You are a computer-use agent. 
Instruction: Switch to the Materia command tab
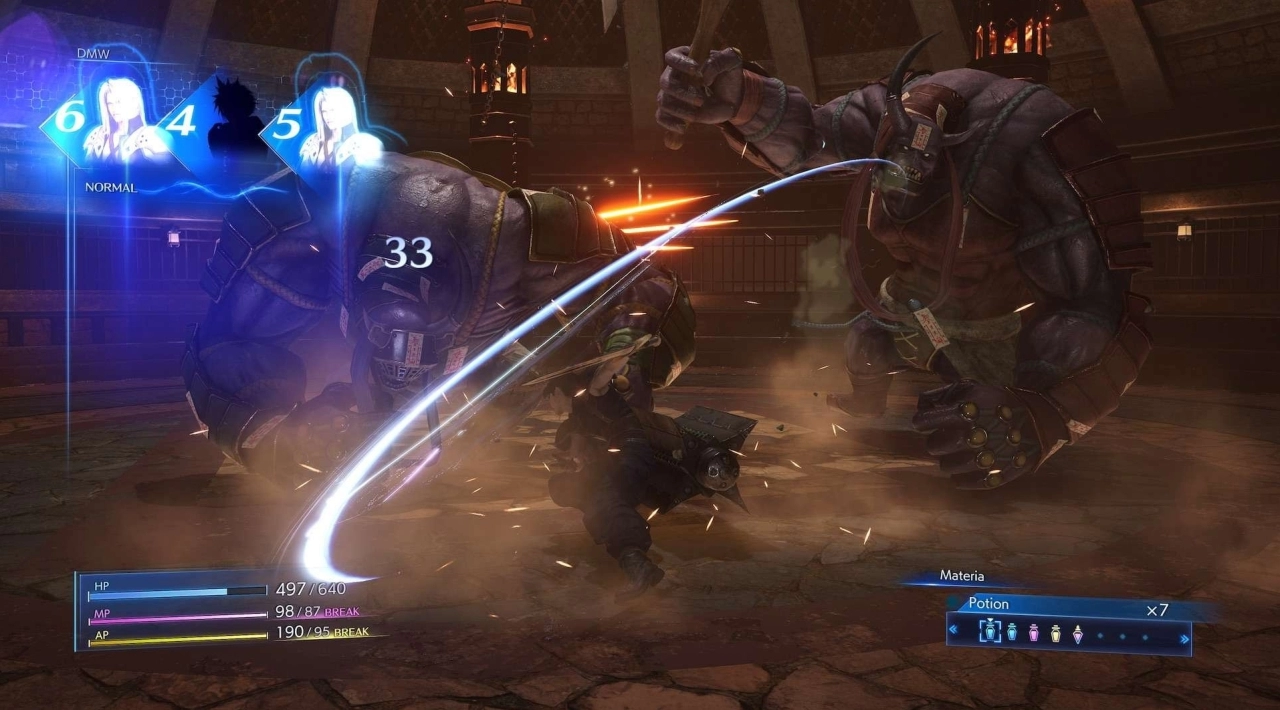point(961,576)
